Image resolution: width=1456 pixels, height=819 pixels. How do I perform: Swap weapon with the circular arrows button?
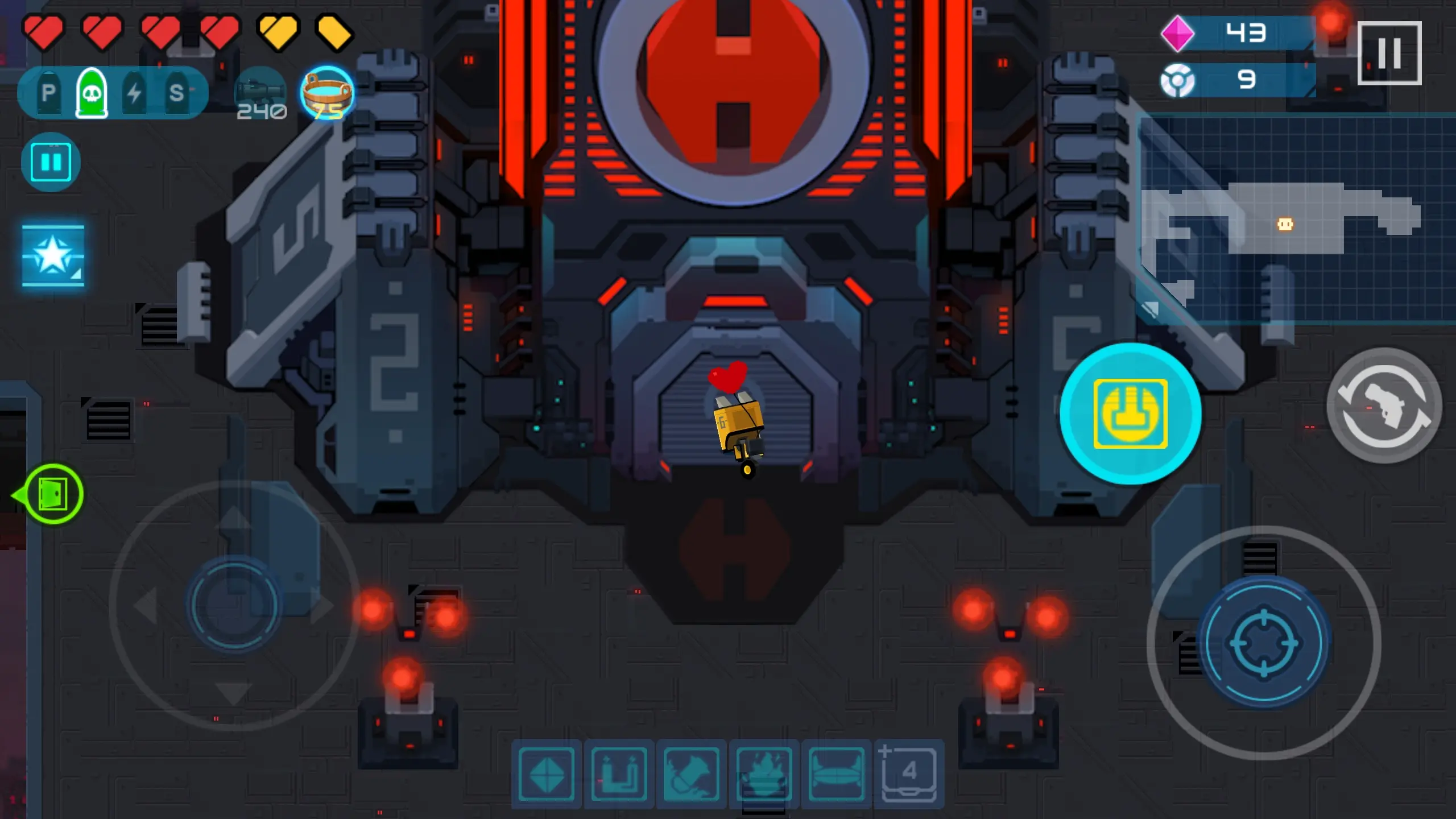coord(1384,406)
